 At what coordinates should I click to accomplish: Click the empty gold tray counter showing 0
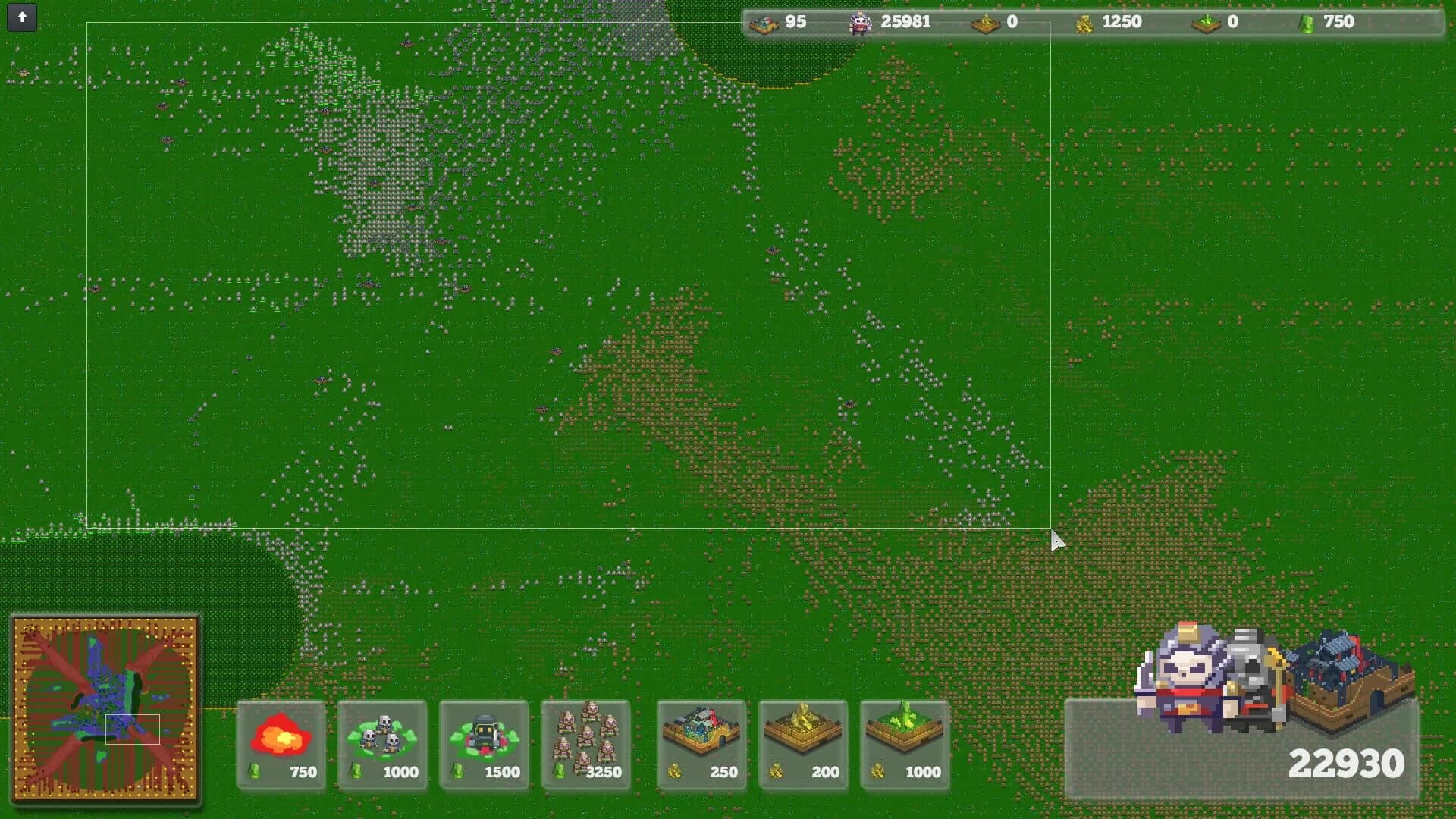click(x=1001, y=22)
